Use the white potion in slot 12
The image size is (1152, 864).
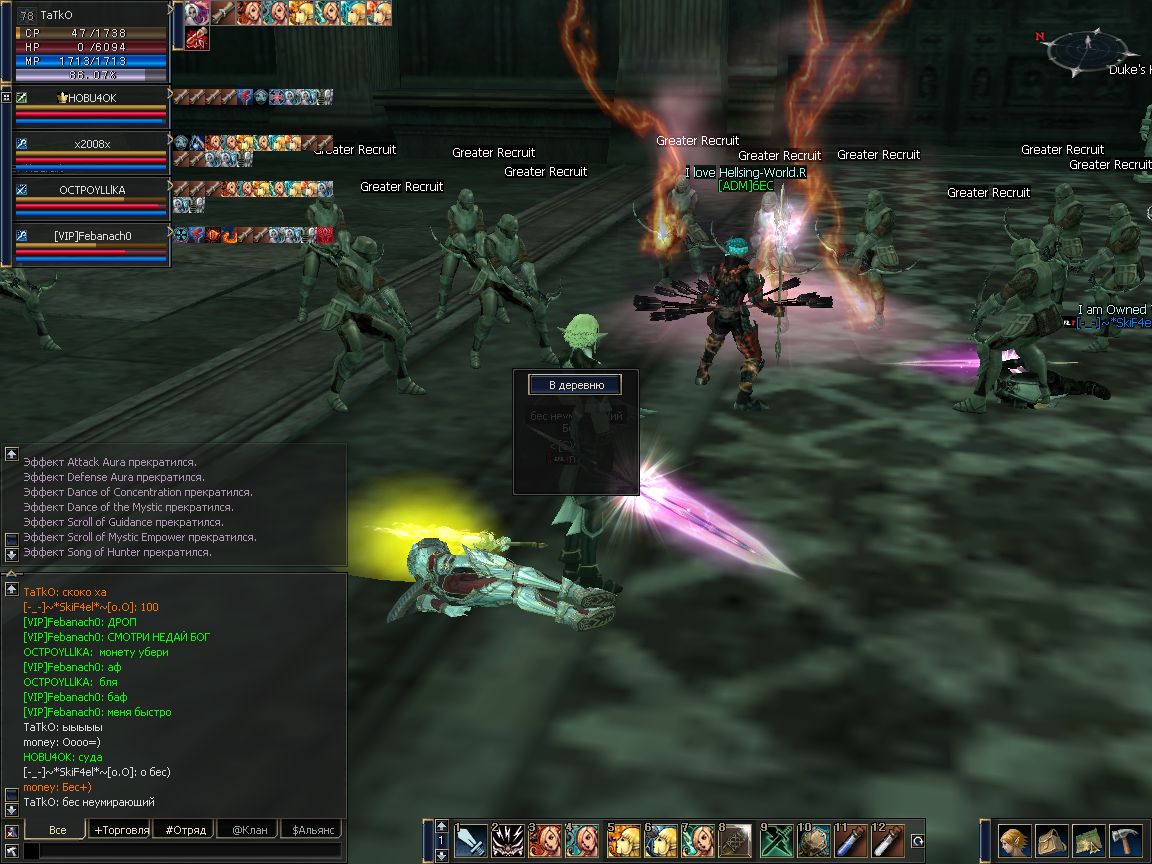887,840
